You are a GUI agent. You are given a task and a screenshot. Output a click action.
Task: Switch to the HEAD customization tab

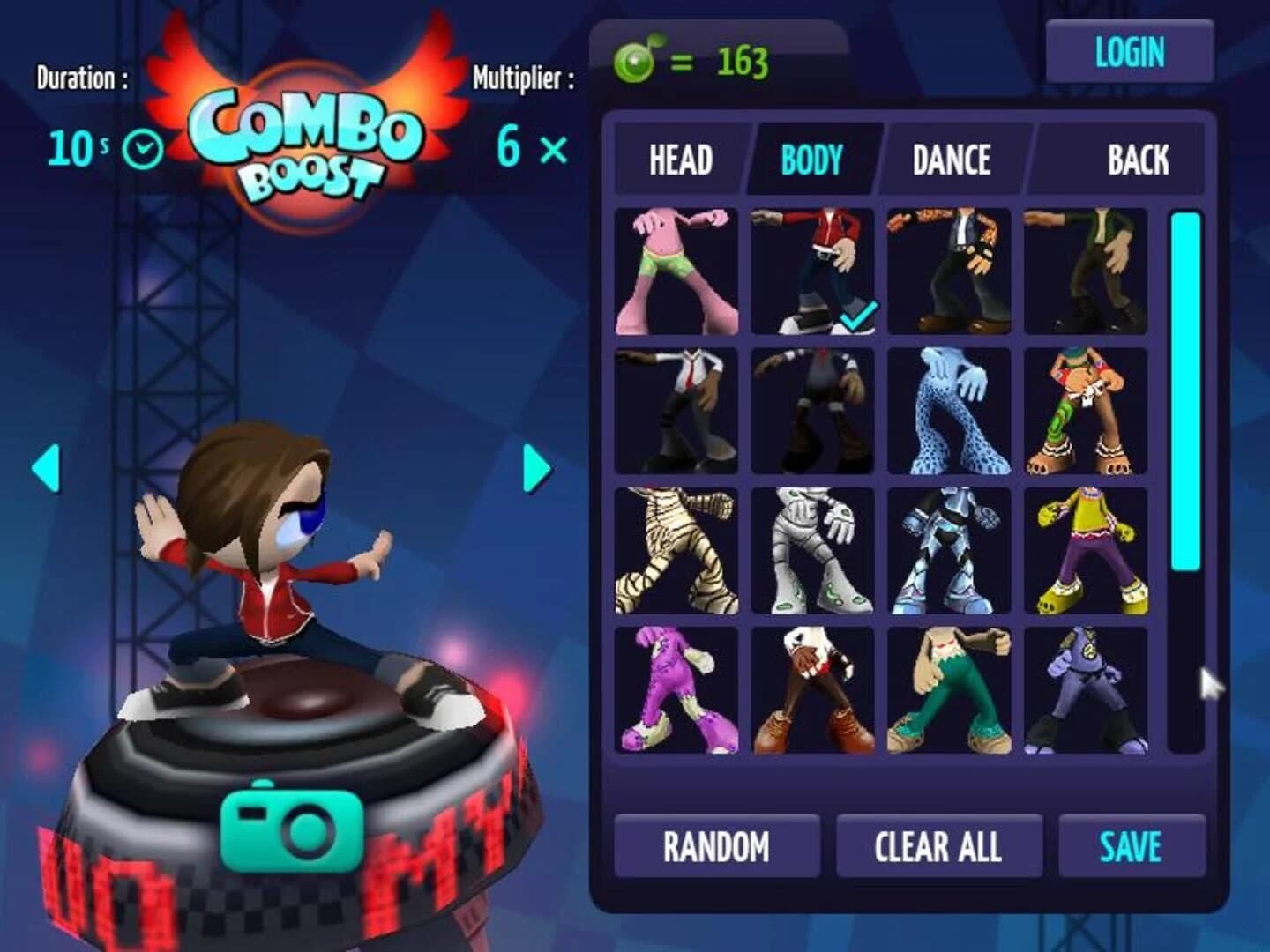click(x=682, y=160)
